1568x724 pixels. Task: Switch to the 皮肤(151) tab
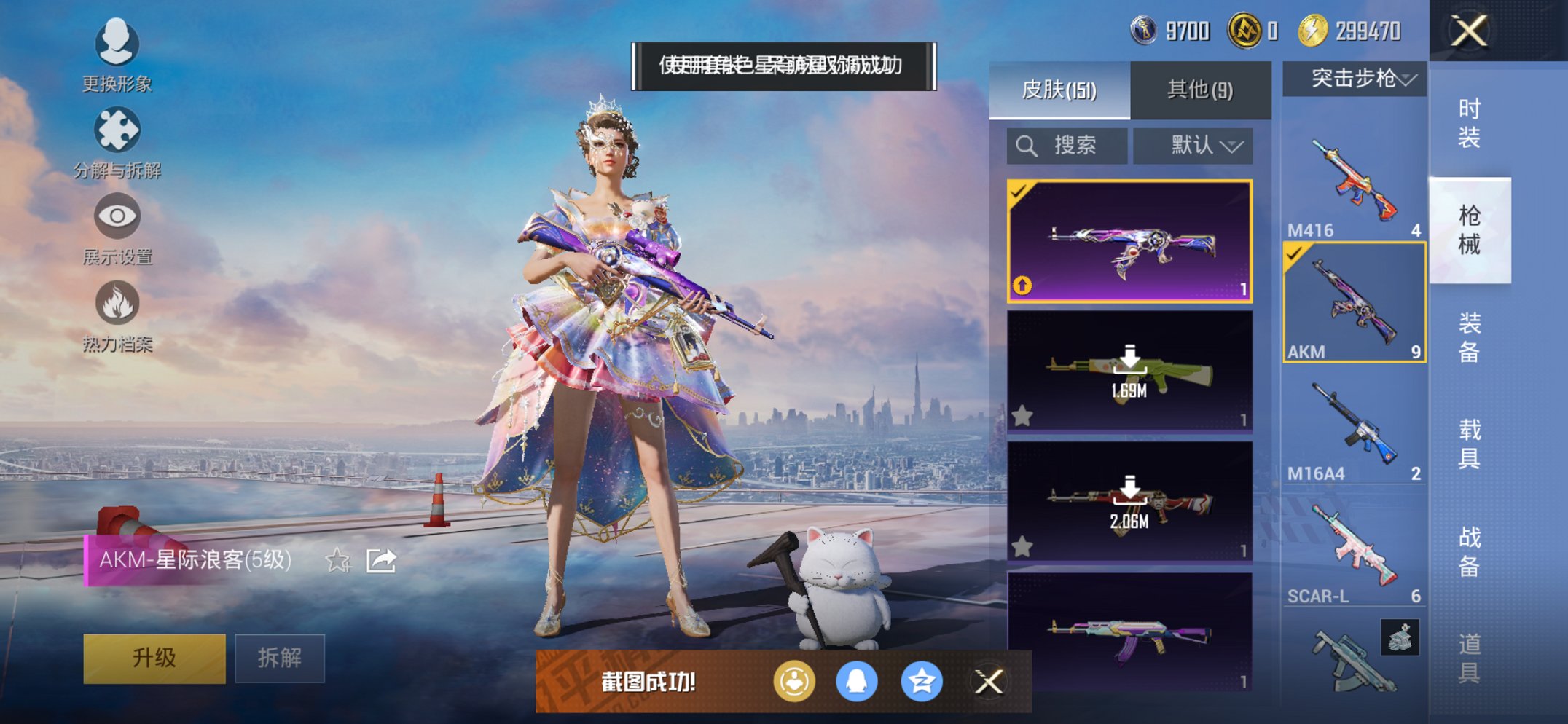[x=1059, y=90]
